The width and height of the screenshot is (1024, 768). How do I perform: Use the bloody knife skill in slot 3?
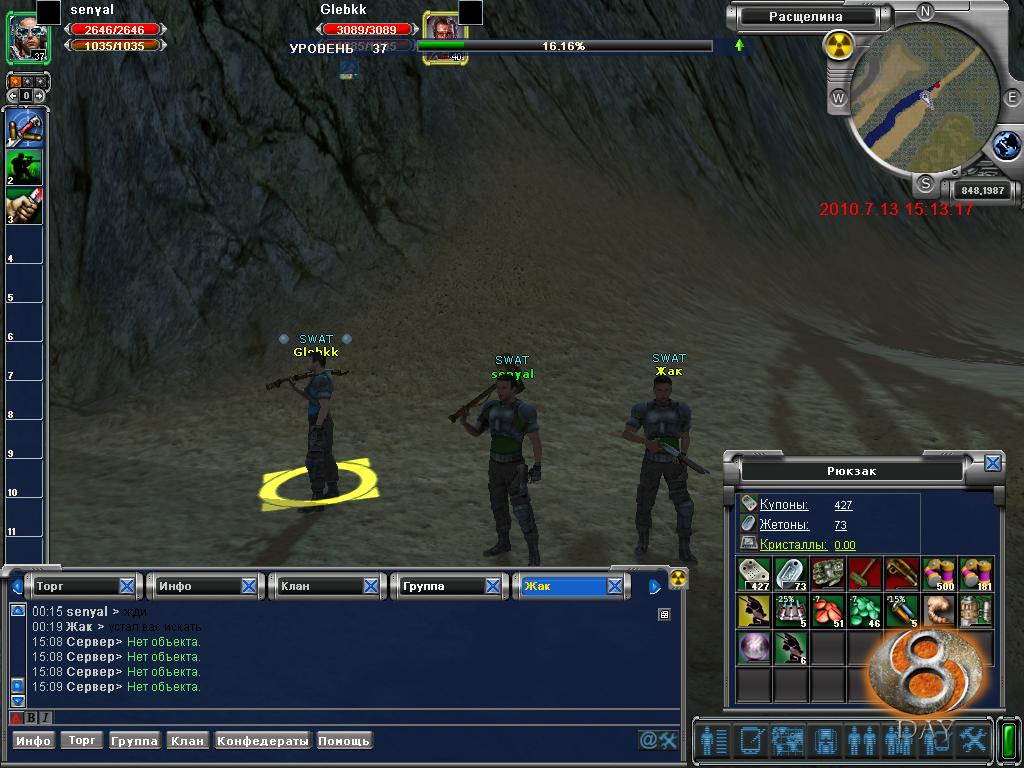click(25, 206)
